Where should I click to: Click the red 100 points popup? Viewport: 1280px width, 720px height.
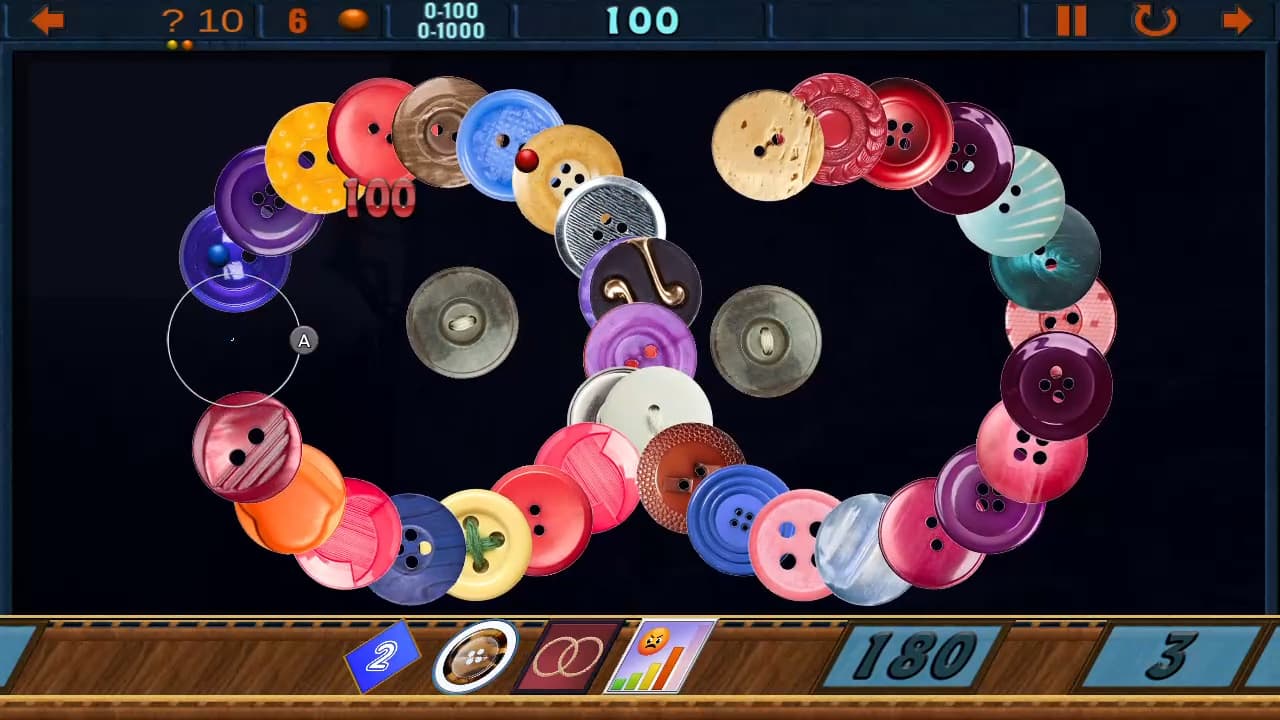pyautogui.click(x=378, y=199)
